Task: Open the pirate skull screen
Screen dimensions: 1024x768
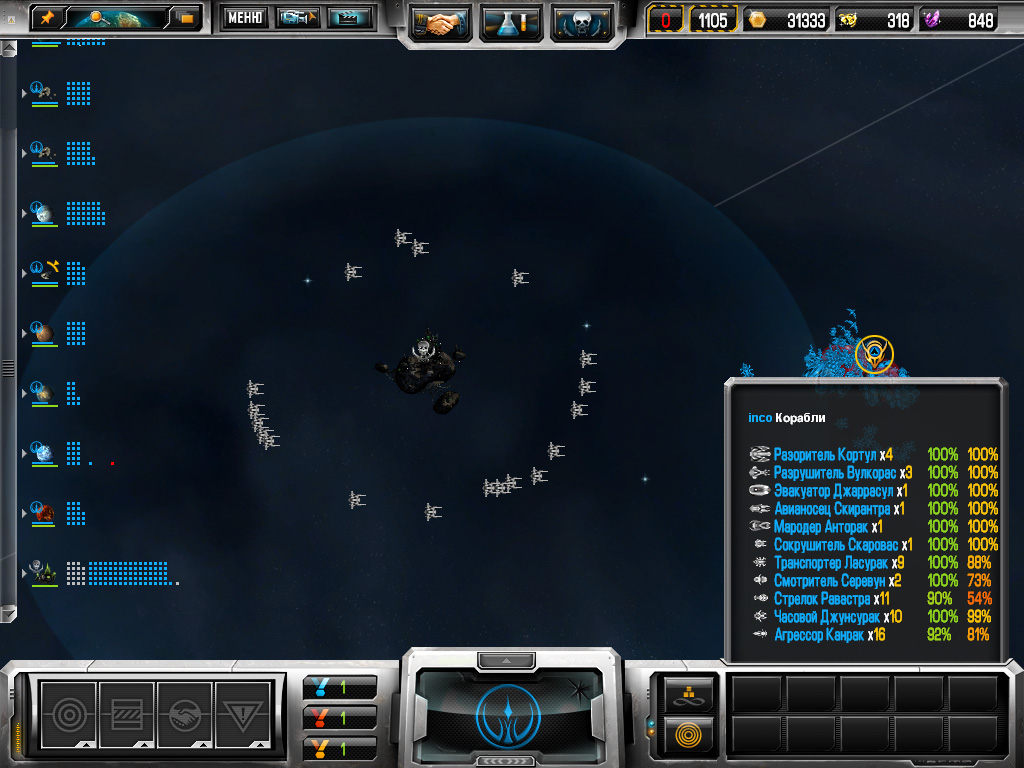Action: [x=582, y=22]
